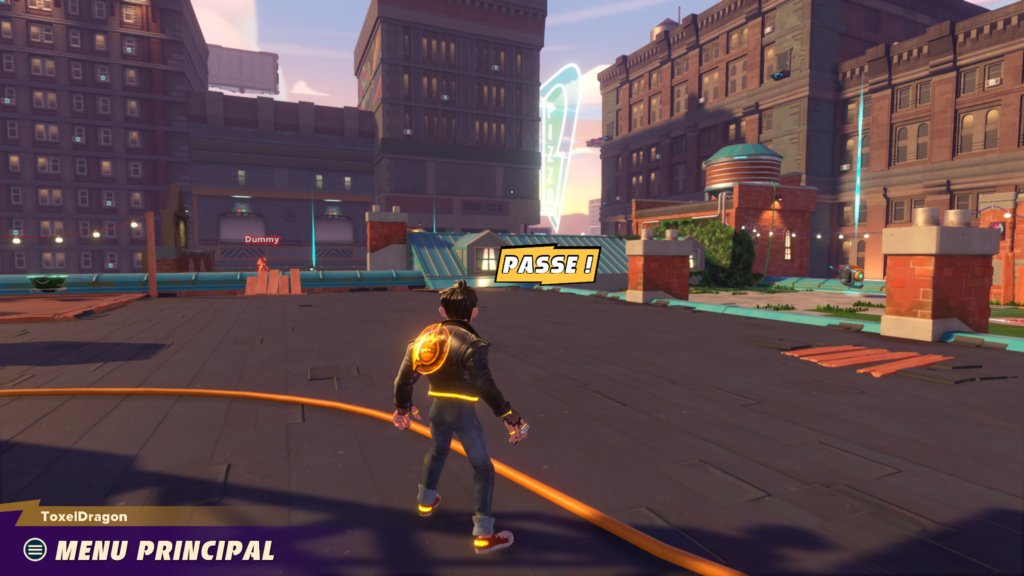Open the Menu Principal button
The width and height of the screenshot is (1024, 576).
[150, 549]
